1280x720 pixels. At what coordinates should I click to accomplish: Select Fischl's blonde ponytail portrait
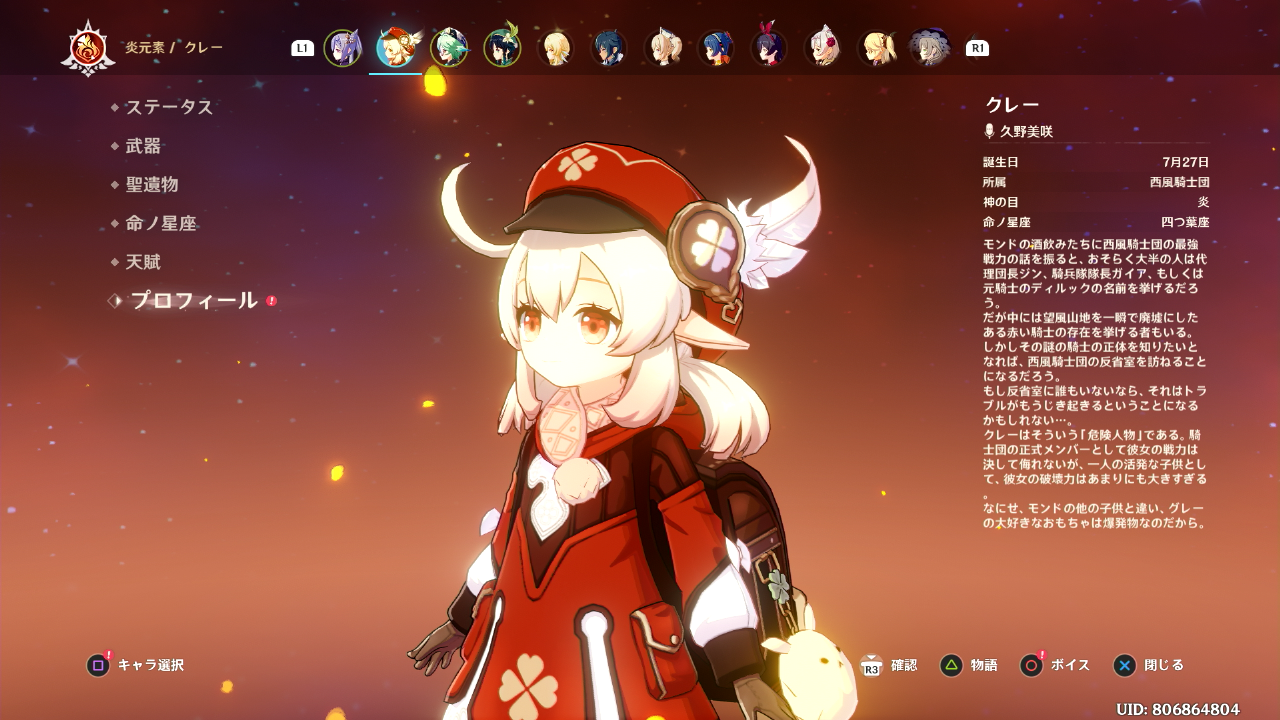pyautogui.click(x=876, y=48)
